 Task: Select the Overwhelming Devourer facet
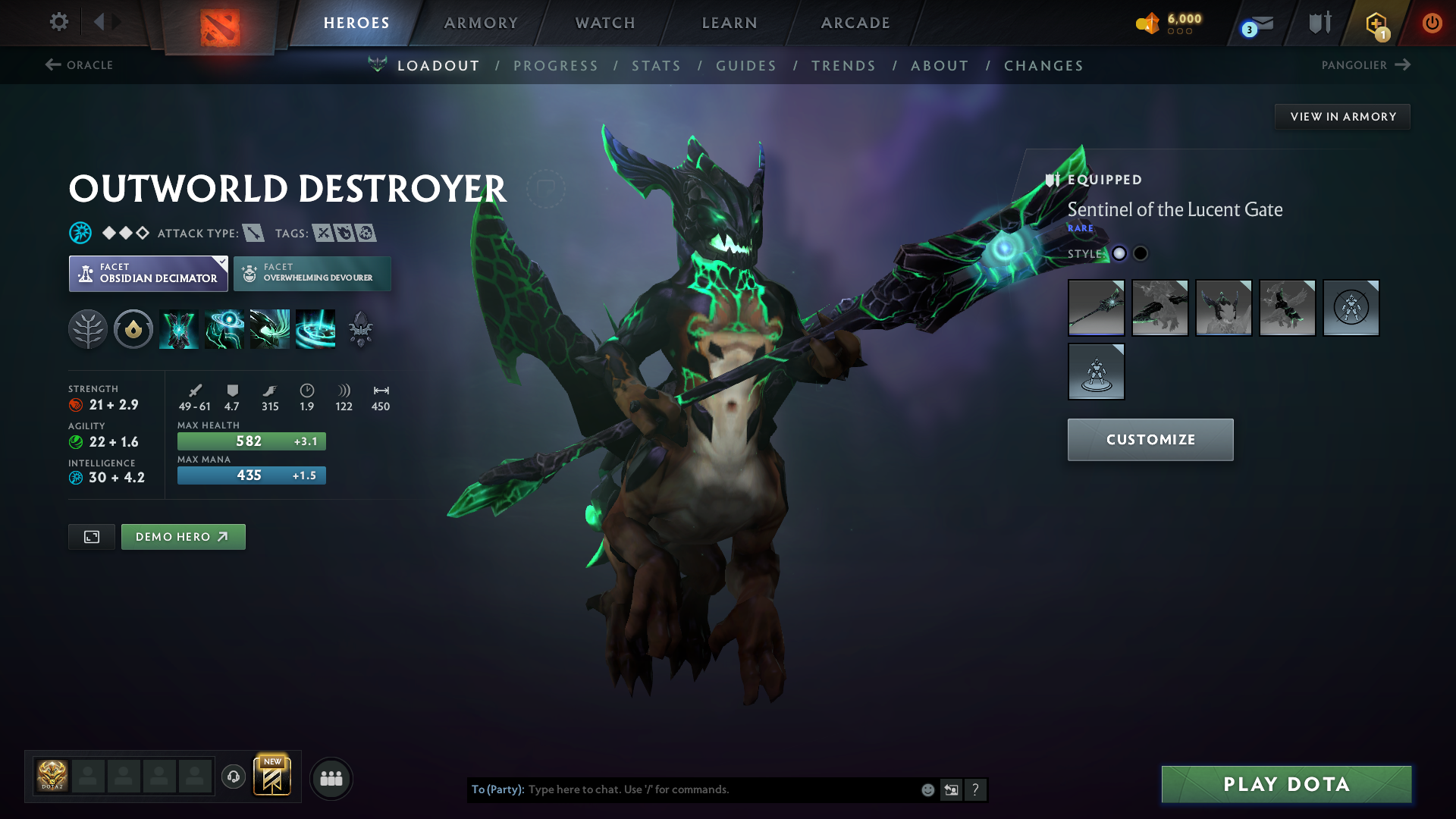[312, 273]
